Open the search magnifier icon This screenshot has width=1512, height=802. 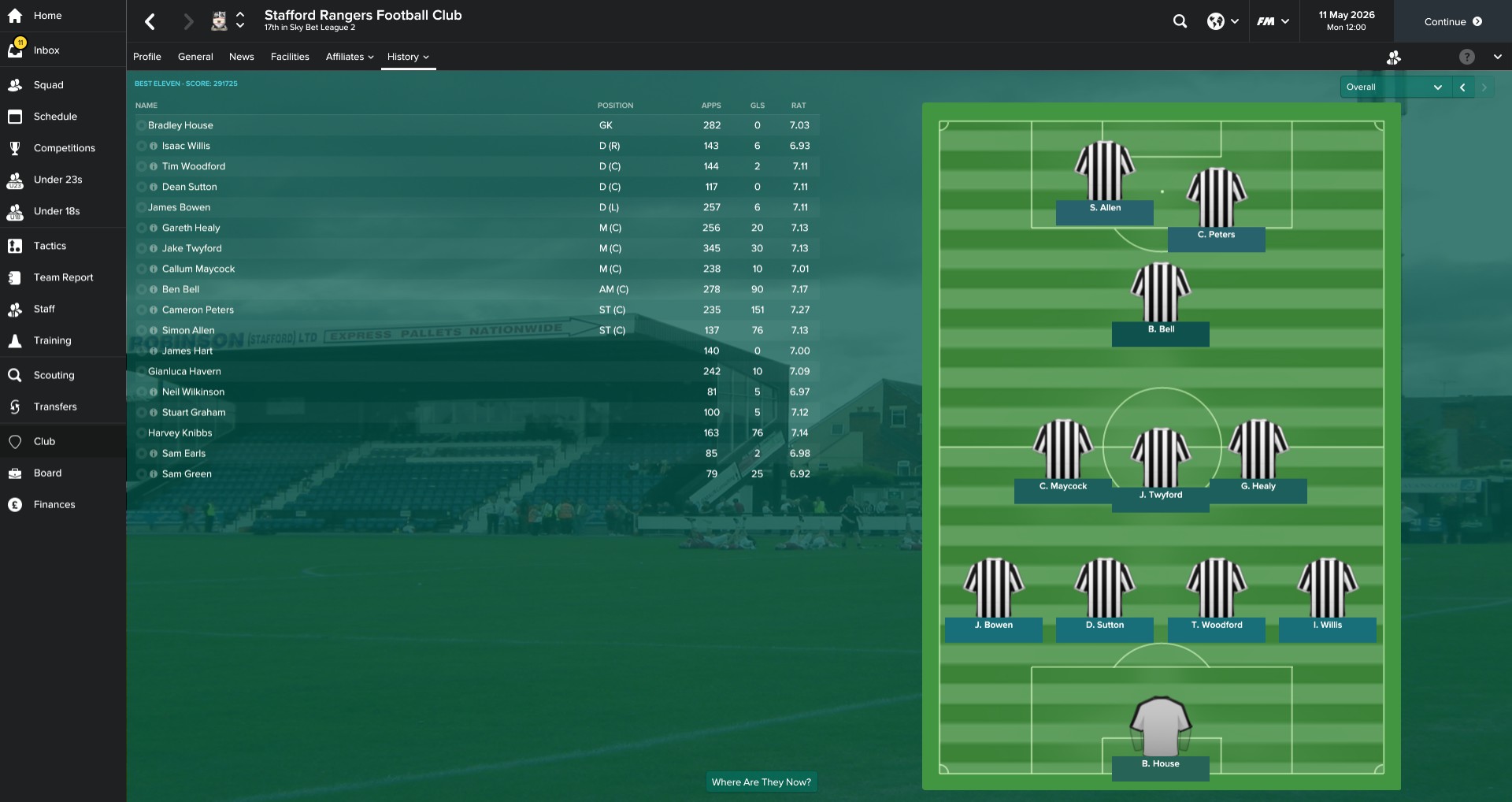pos(1180,21)
